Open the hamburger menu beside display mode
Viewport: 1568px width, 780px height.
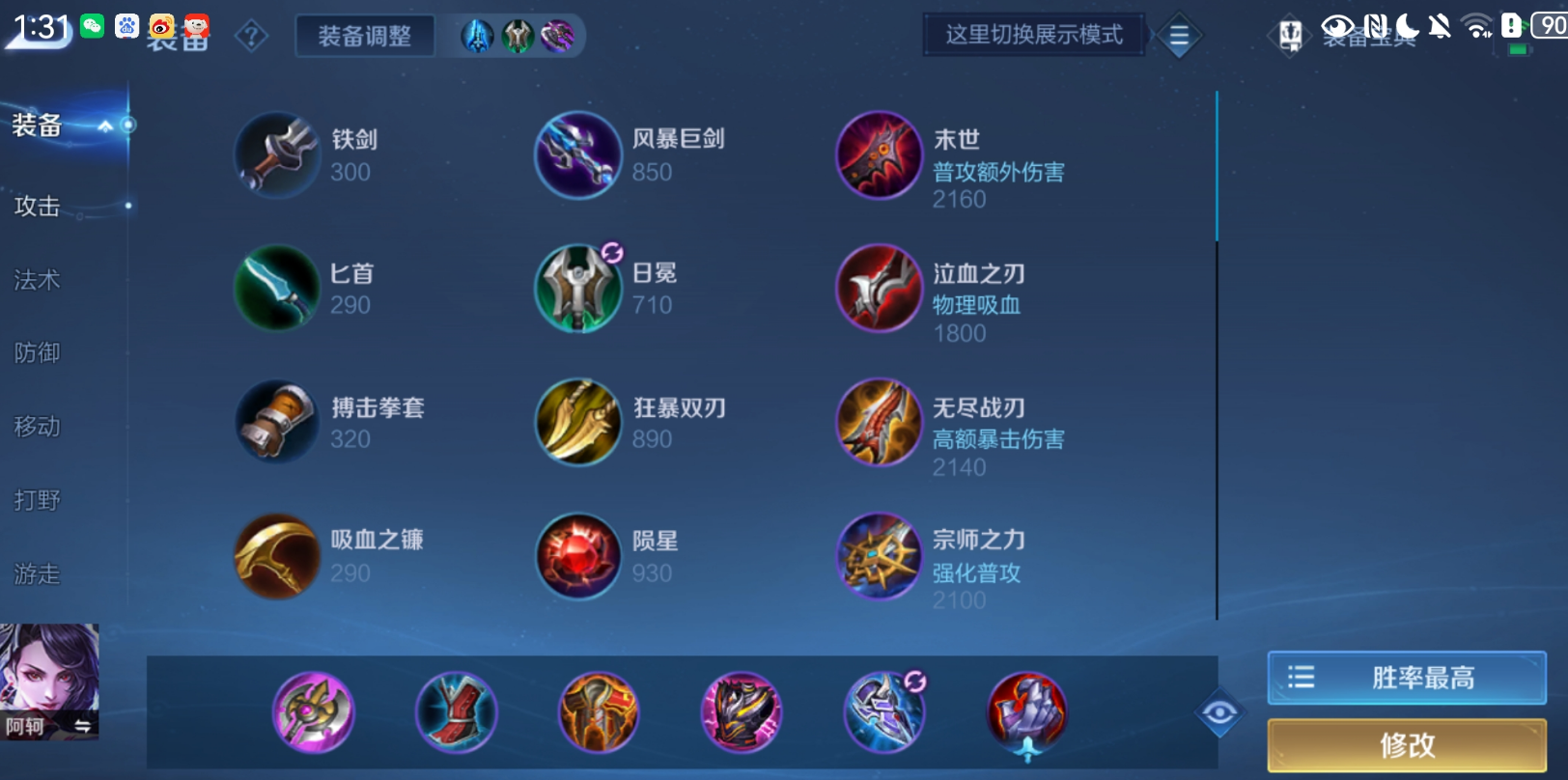[1178, 36]
